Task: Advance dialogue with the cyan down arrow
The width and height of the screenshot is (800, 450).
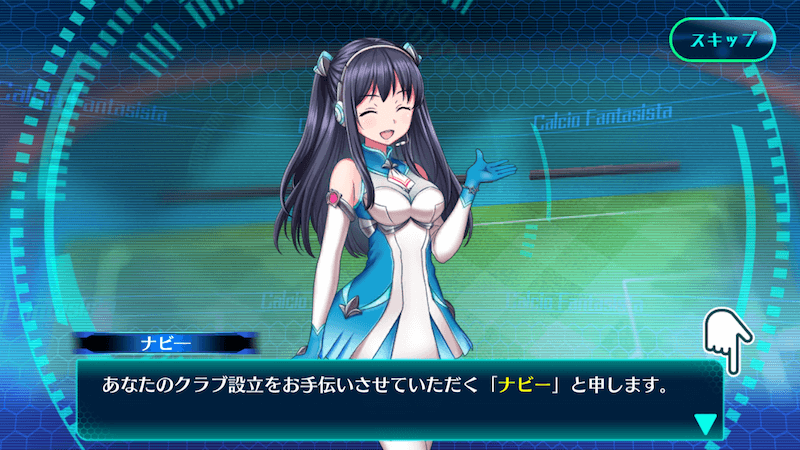Action: (x=706, y=423)
